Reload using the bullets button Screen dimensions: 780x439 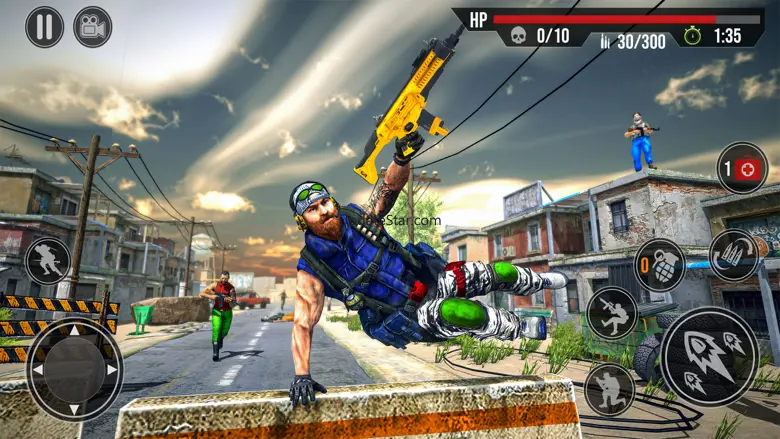pos(733,255)
